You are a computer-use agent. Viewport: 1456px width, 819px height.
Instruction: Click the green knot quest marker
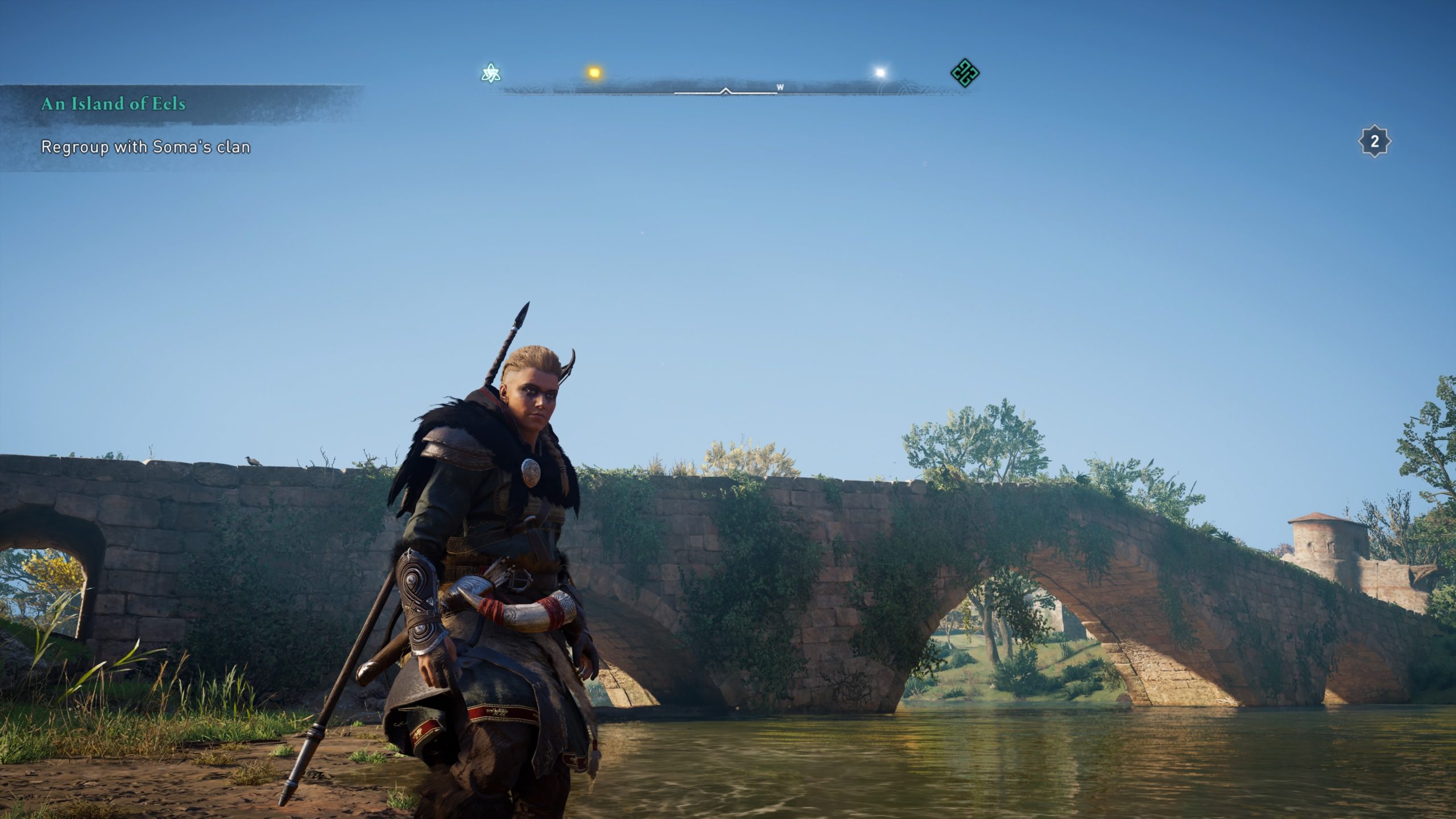(x=965, y=73)
